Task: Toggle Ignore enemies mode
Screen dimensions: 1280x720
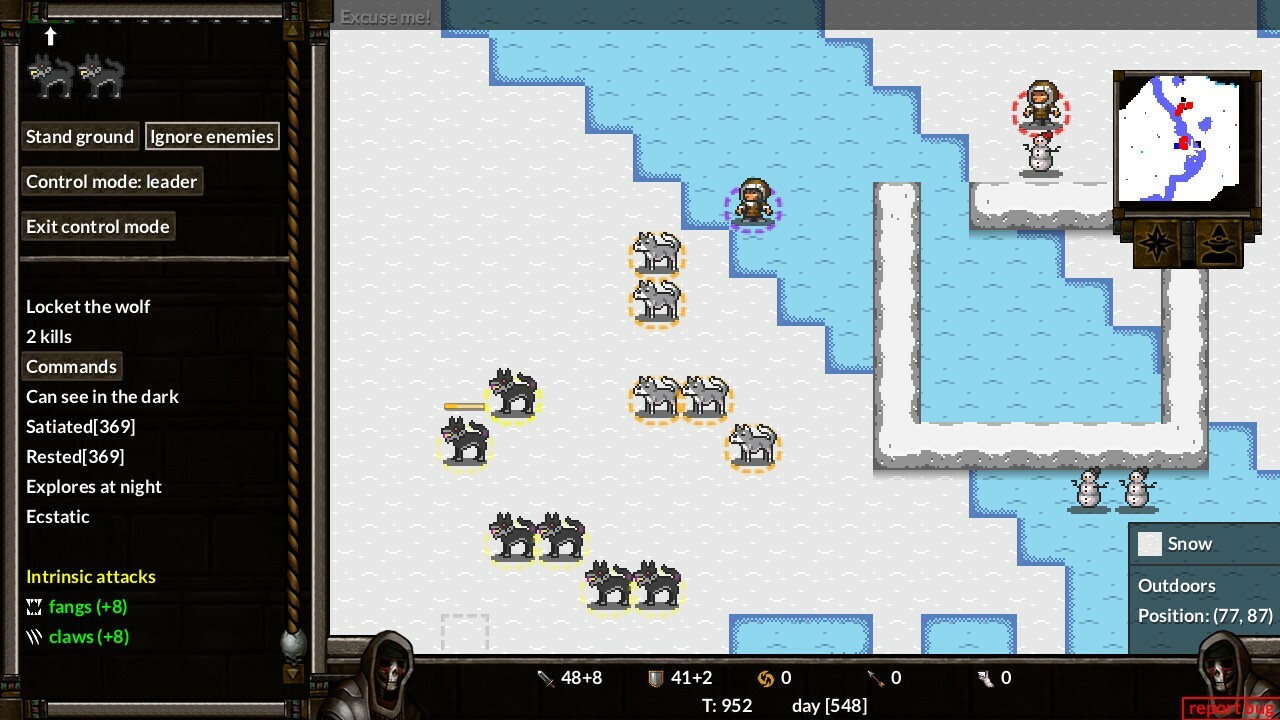Action: (x=212, y=136)
